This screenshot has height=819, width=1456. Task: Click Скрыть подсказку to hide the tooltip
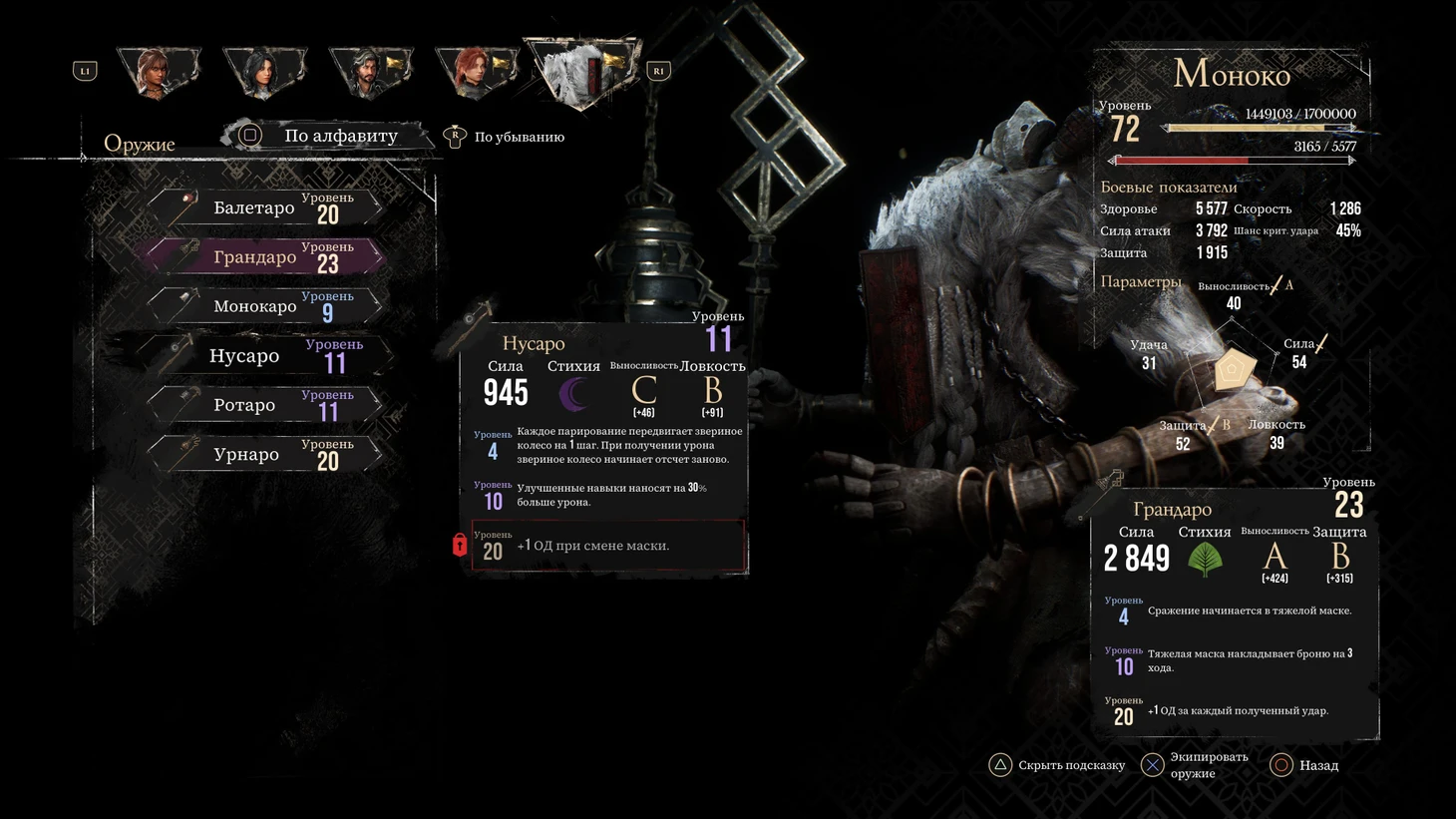[1058, 765]
